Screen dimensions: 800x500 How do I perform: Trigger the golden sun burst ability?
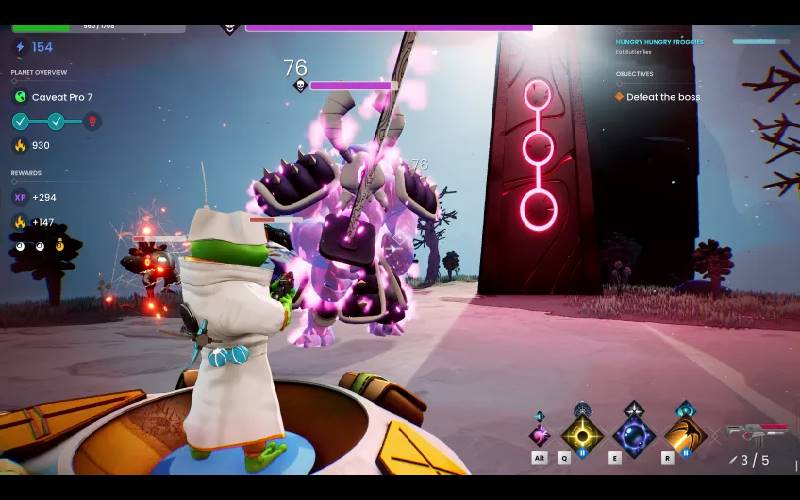click(x=581, y=435)
